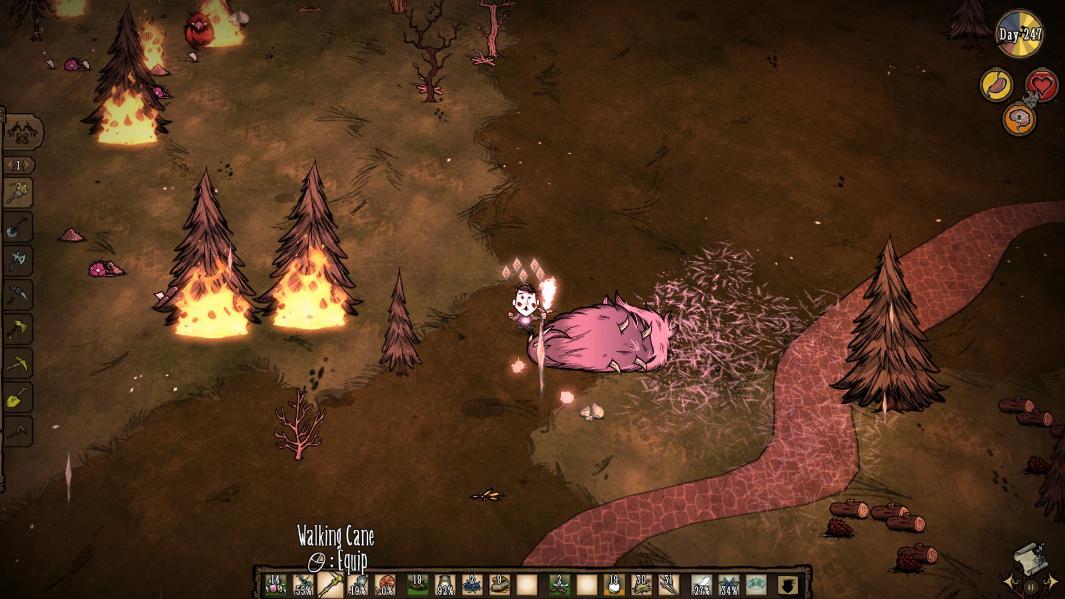Select the stack of 14 petals
1065x599 pixels.
click(x=273, y=585)
